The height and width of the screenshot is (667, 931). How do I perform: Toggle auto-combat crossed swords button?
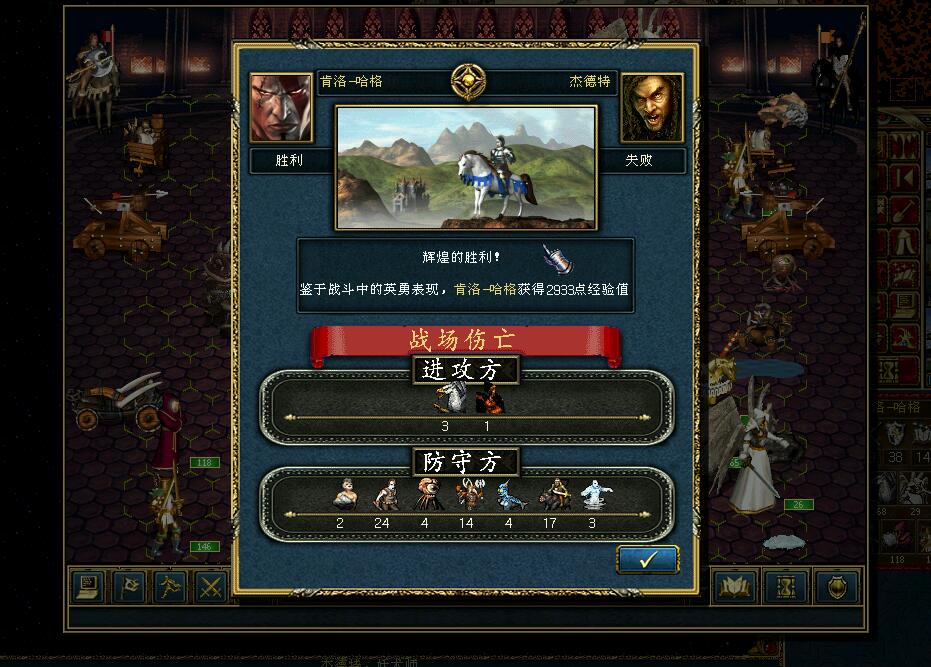point(211,587)
